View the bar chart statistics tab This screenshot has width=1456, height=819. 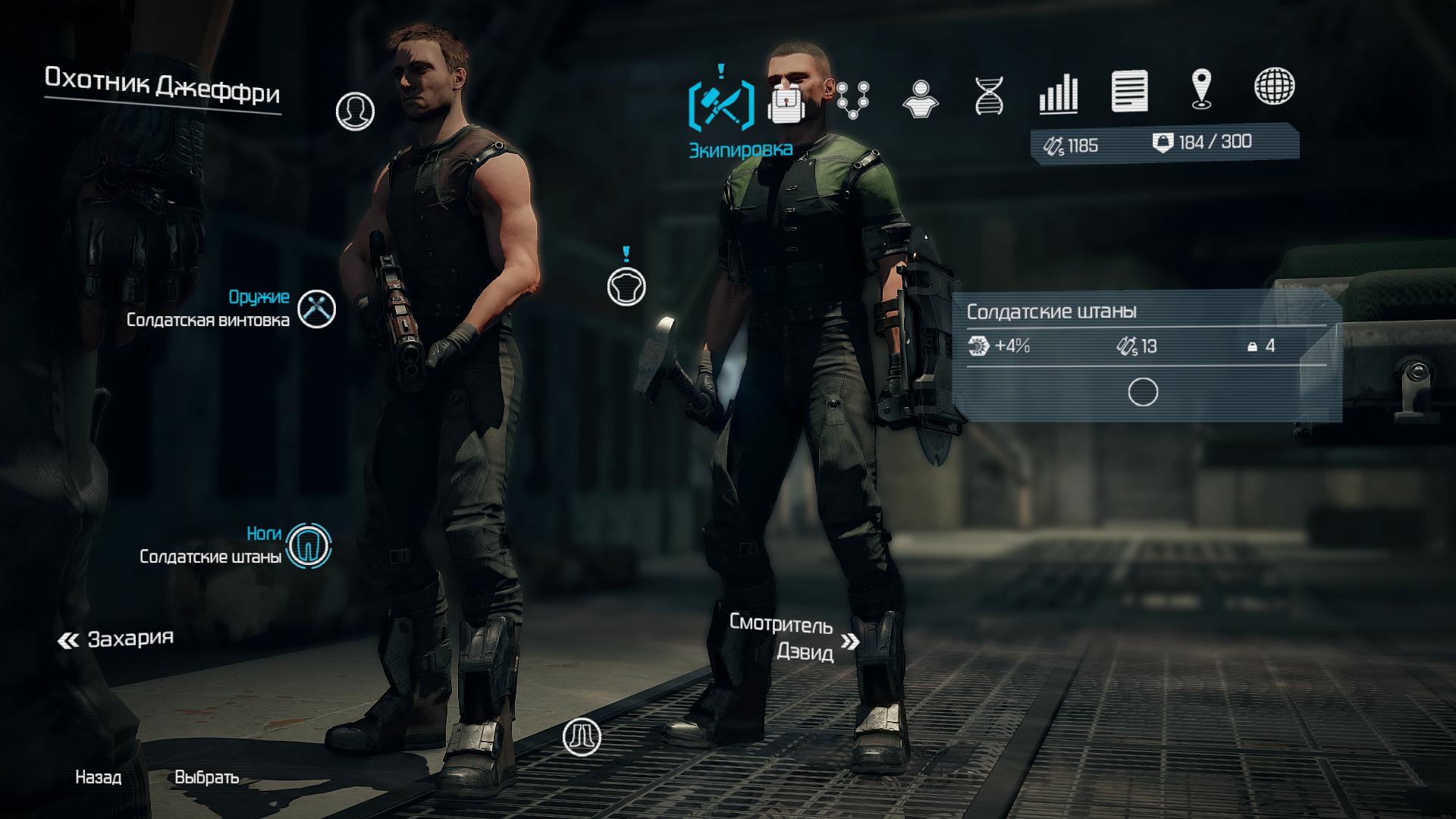pyautogui.click(x=1058, y=94)
